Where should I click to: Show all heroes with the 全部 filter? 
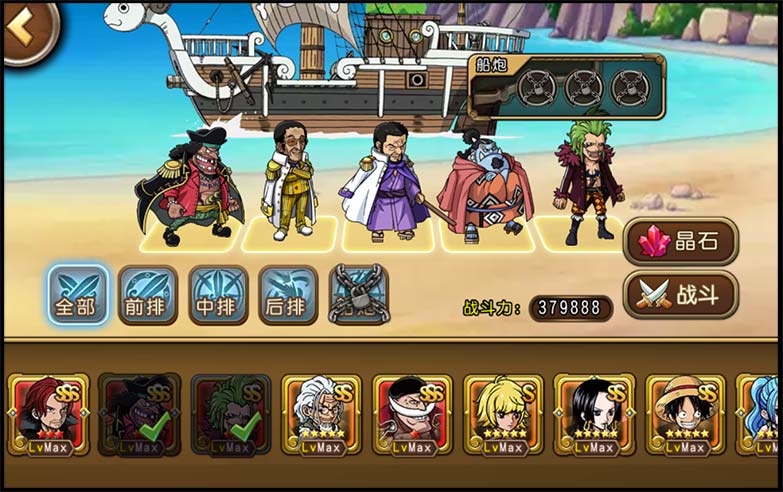78,295
